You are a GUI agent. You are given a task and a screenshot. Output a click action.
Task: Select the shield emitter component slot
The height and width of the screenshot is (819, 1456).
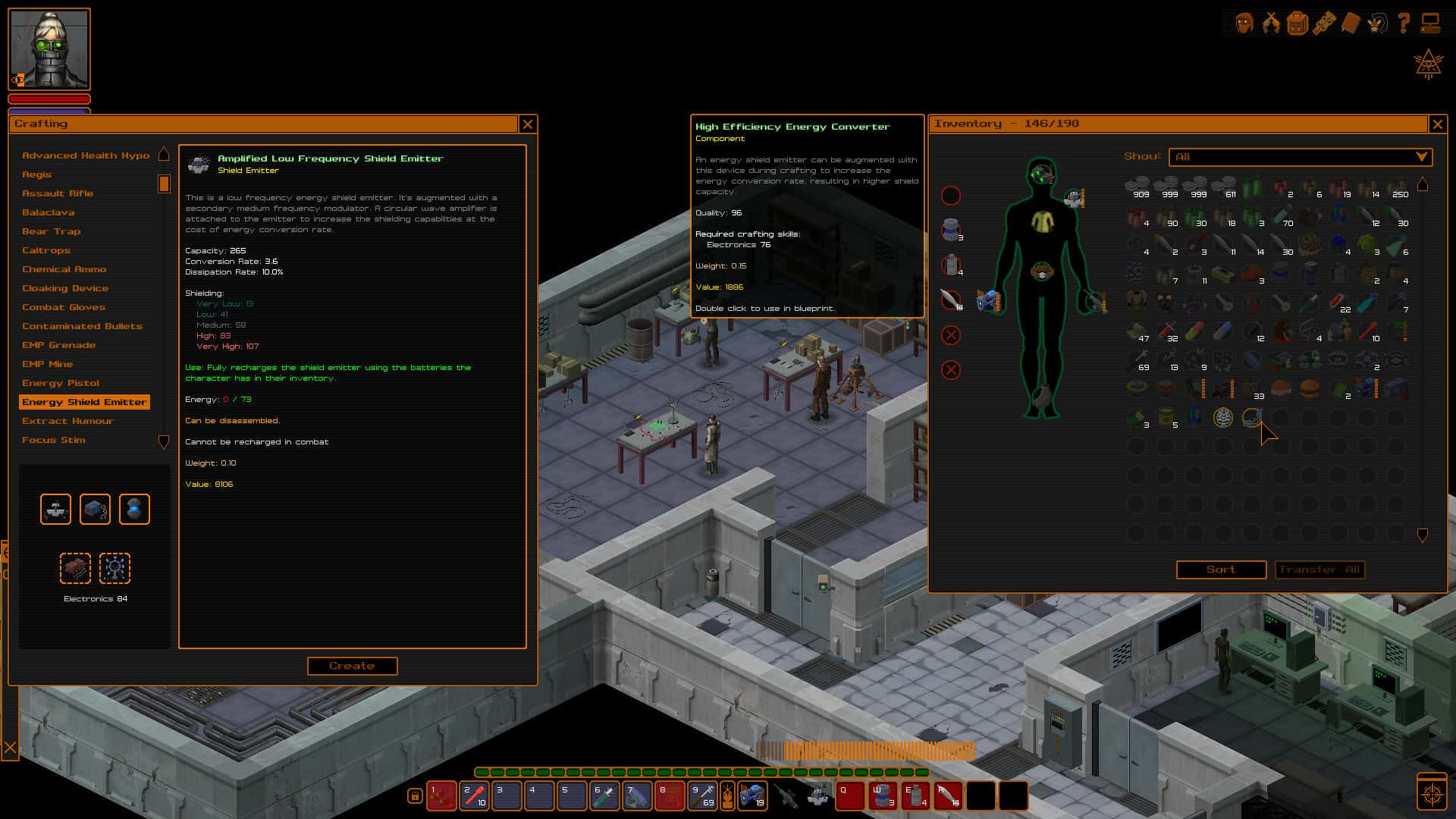tap(54, 509)
